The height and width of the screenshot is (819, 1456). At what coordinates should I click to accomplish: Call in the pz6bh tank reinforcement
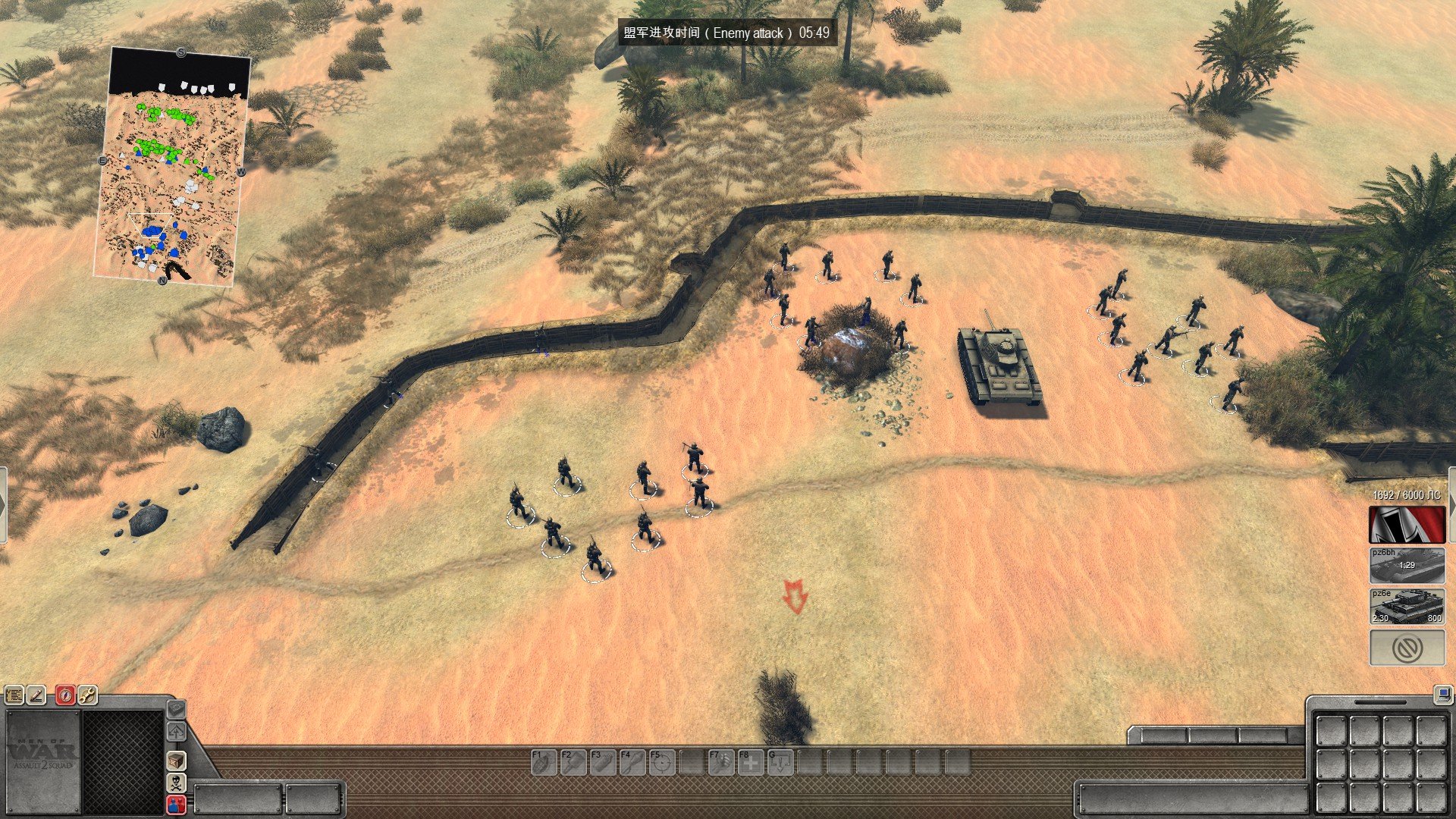1407,565
